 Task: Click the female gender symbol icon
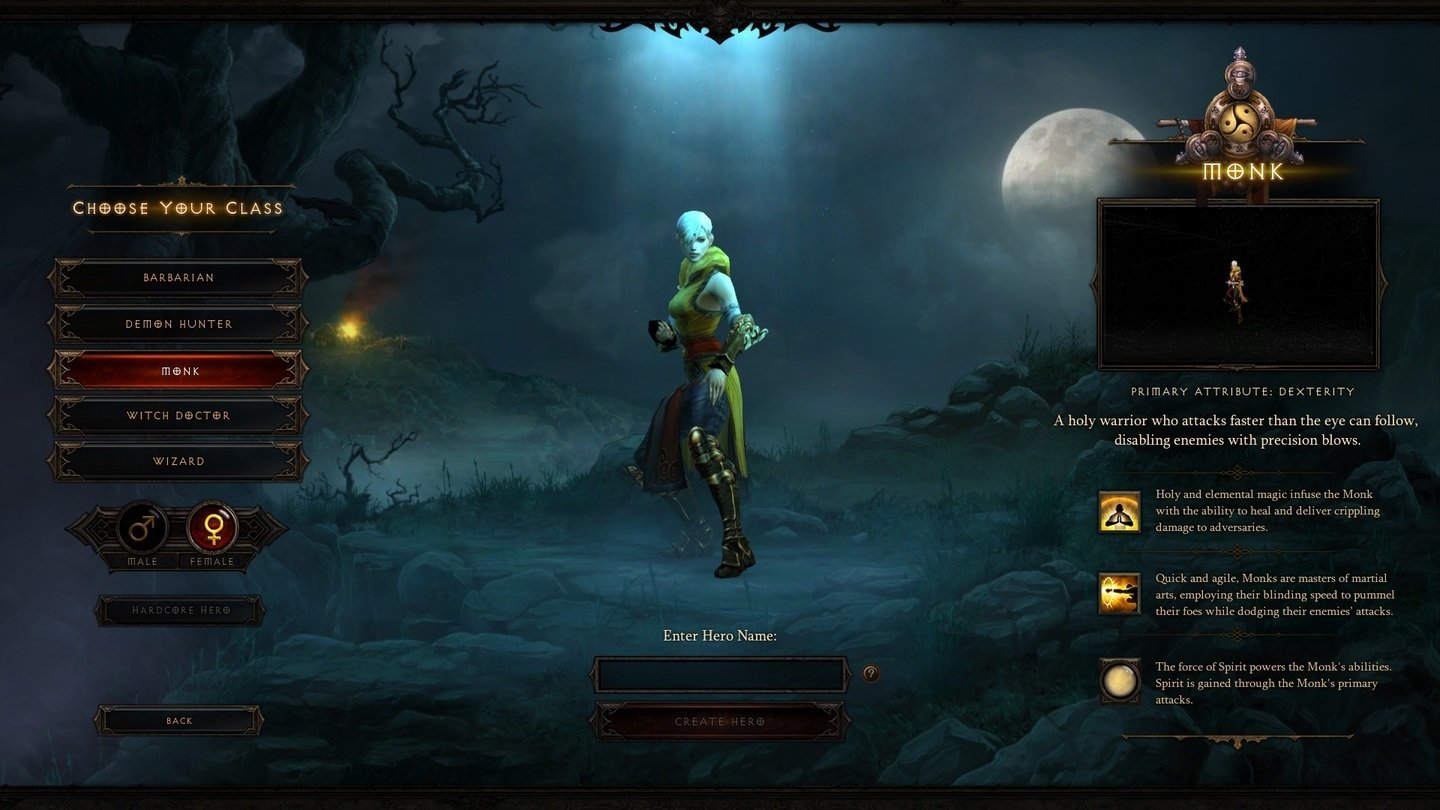[211, 527]
